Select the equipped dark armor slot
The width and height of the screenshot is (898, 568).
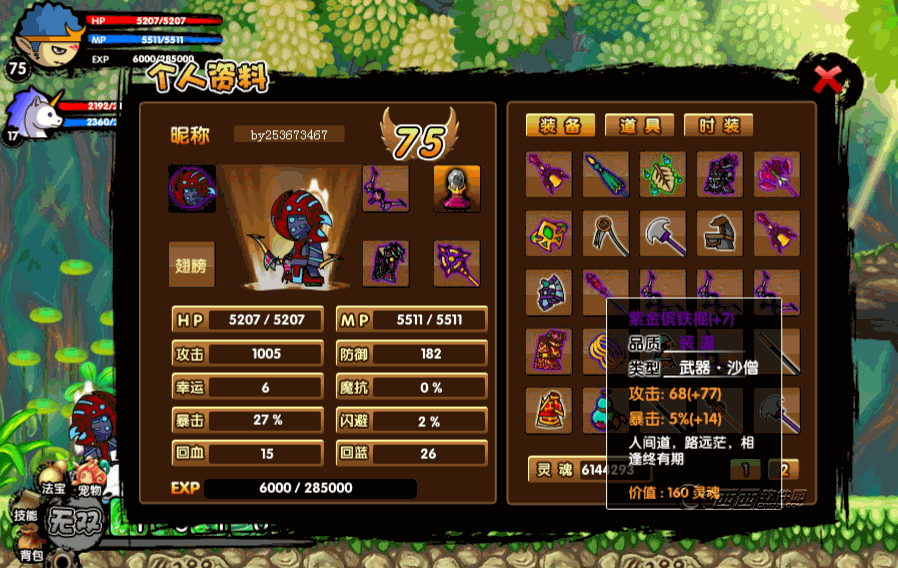tap(385, 264)
